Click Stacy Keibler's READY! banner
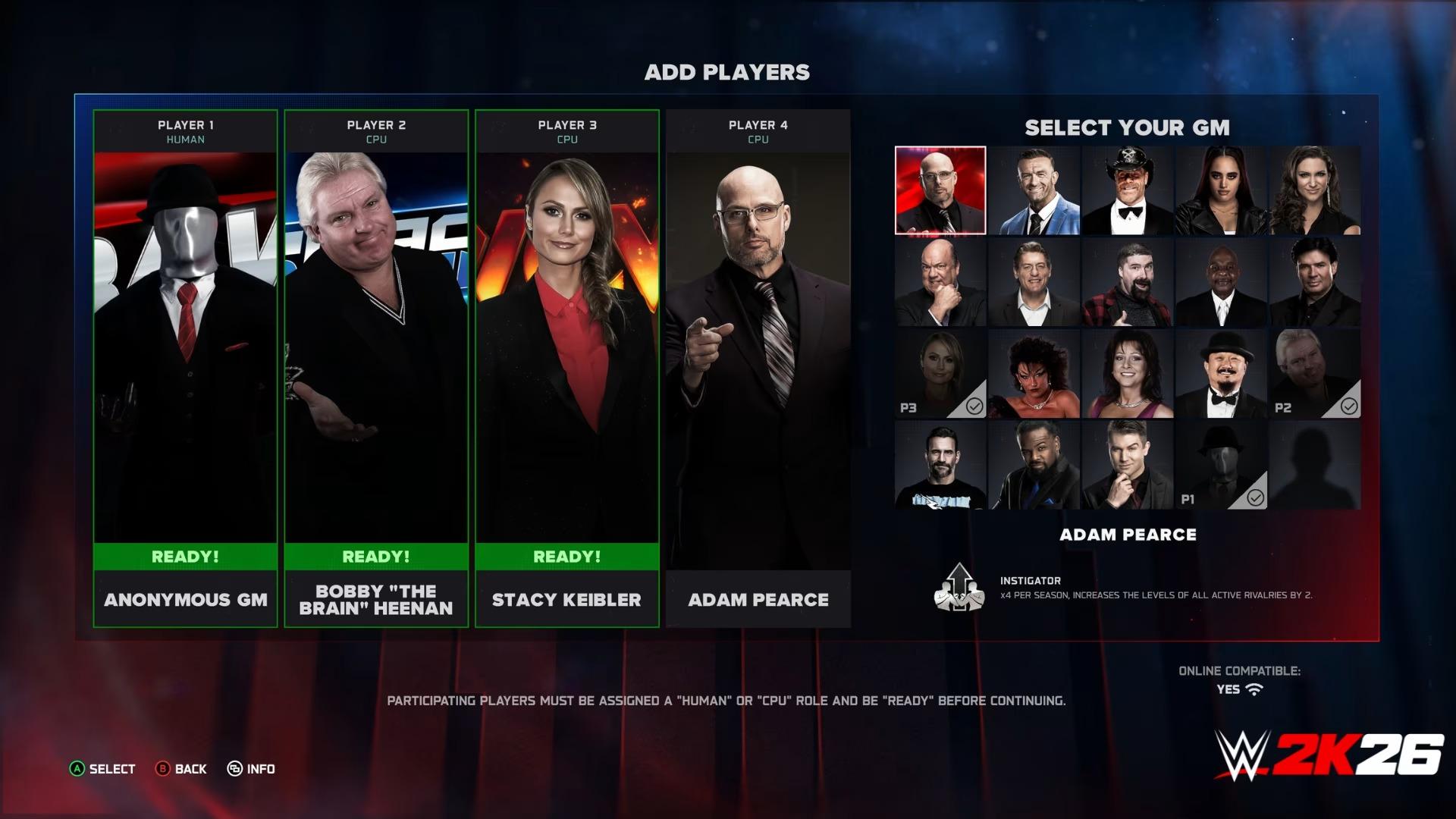The image size is (1456, 819). [x=566, y=556]
